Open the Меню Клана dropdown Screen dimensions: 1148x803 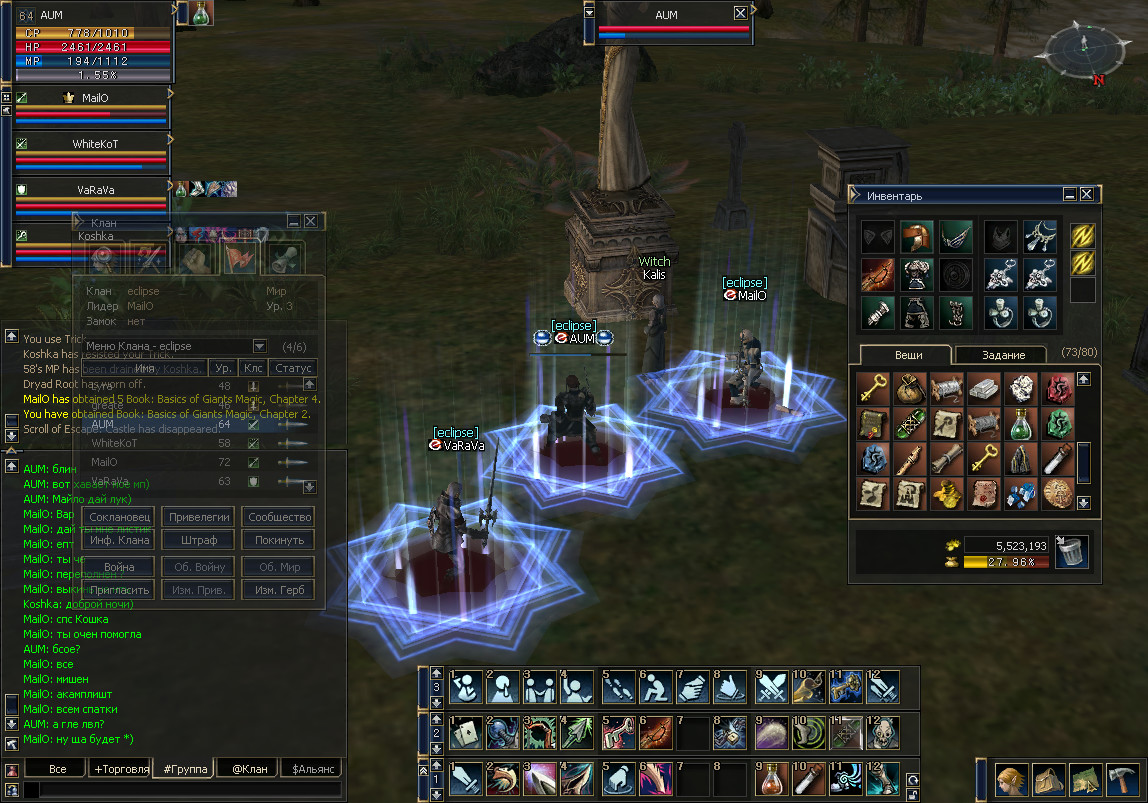tap(260, 346)
